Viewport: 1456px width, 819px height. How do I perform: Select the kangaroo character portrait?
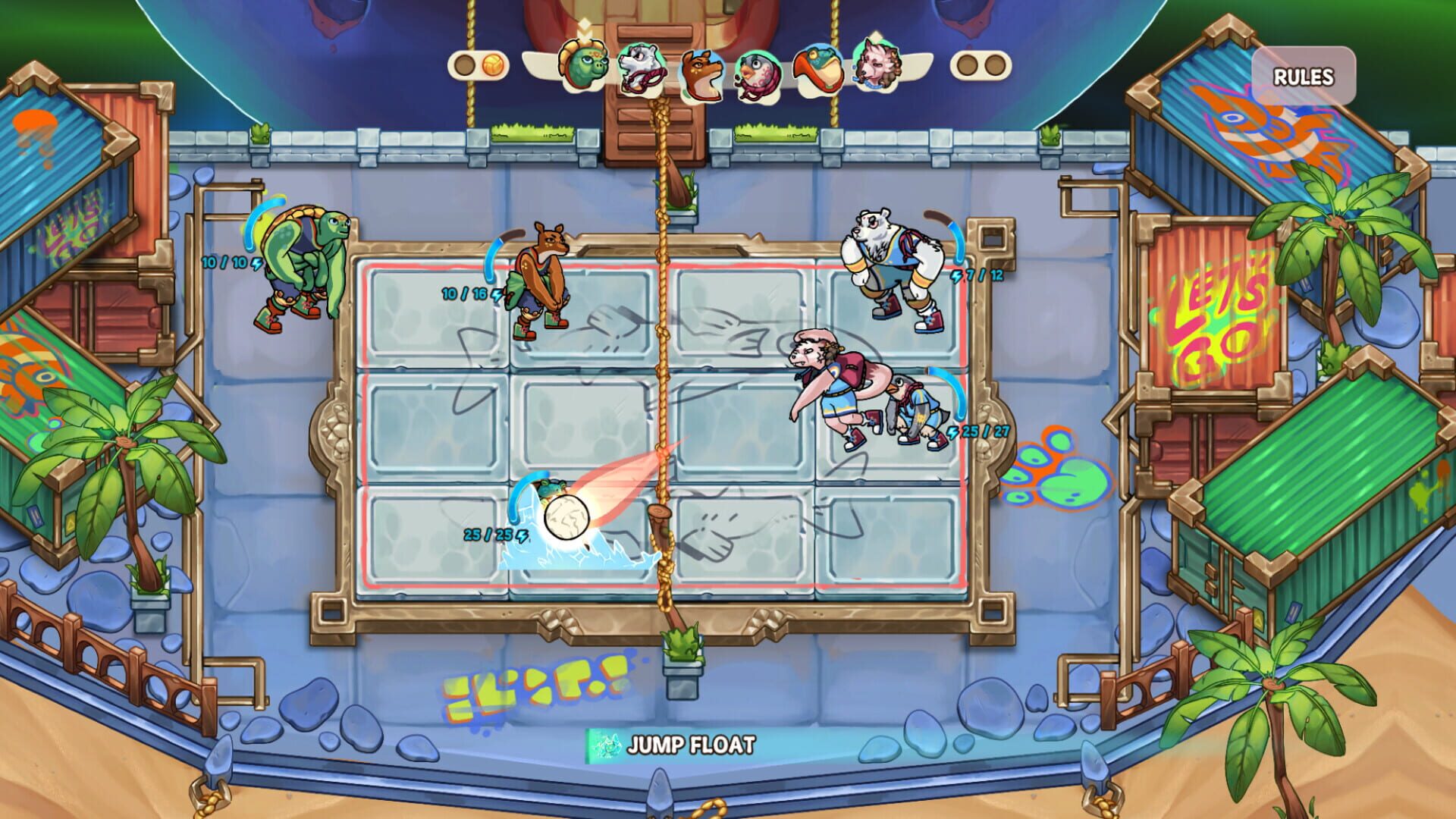701,72
